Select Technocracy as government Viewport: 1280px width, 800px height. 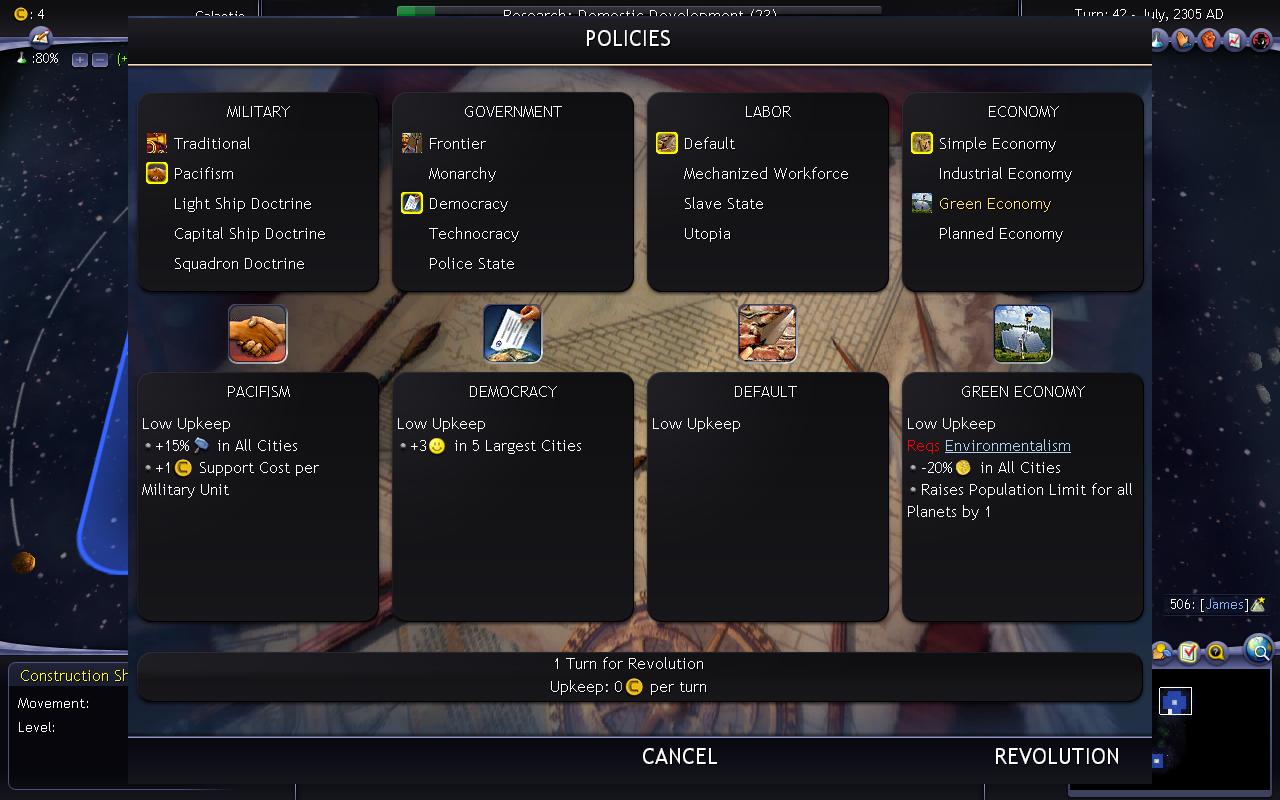point(473,234)
